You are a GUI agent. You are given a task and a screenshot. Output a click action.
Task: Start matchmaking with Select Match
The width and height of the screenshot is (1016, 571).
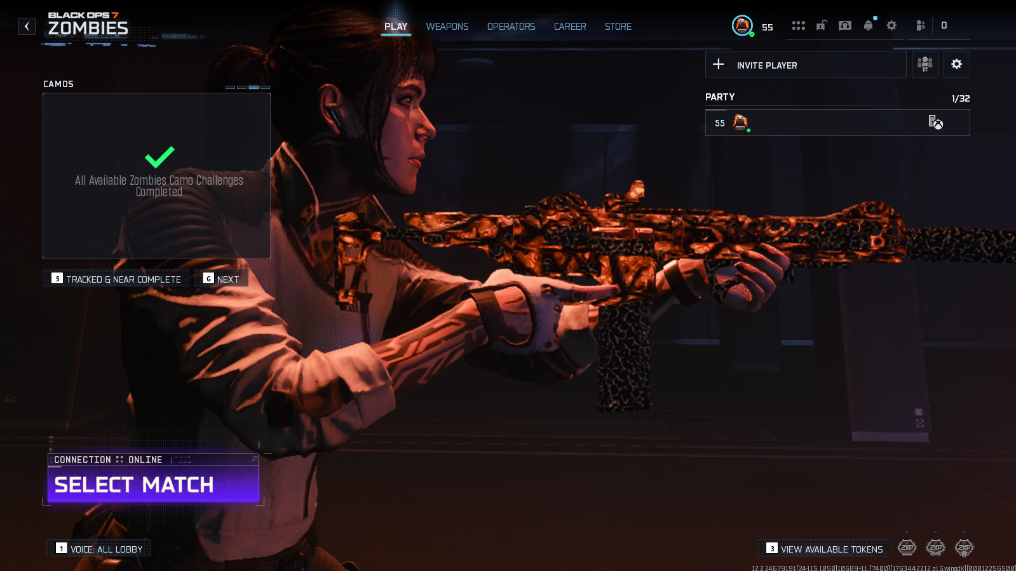click(153, 485)
